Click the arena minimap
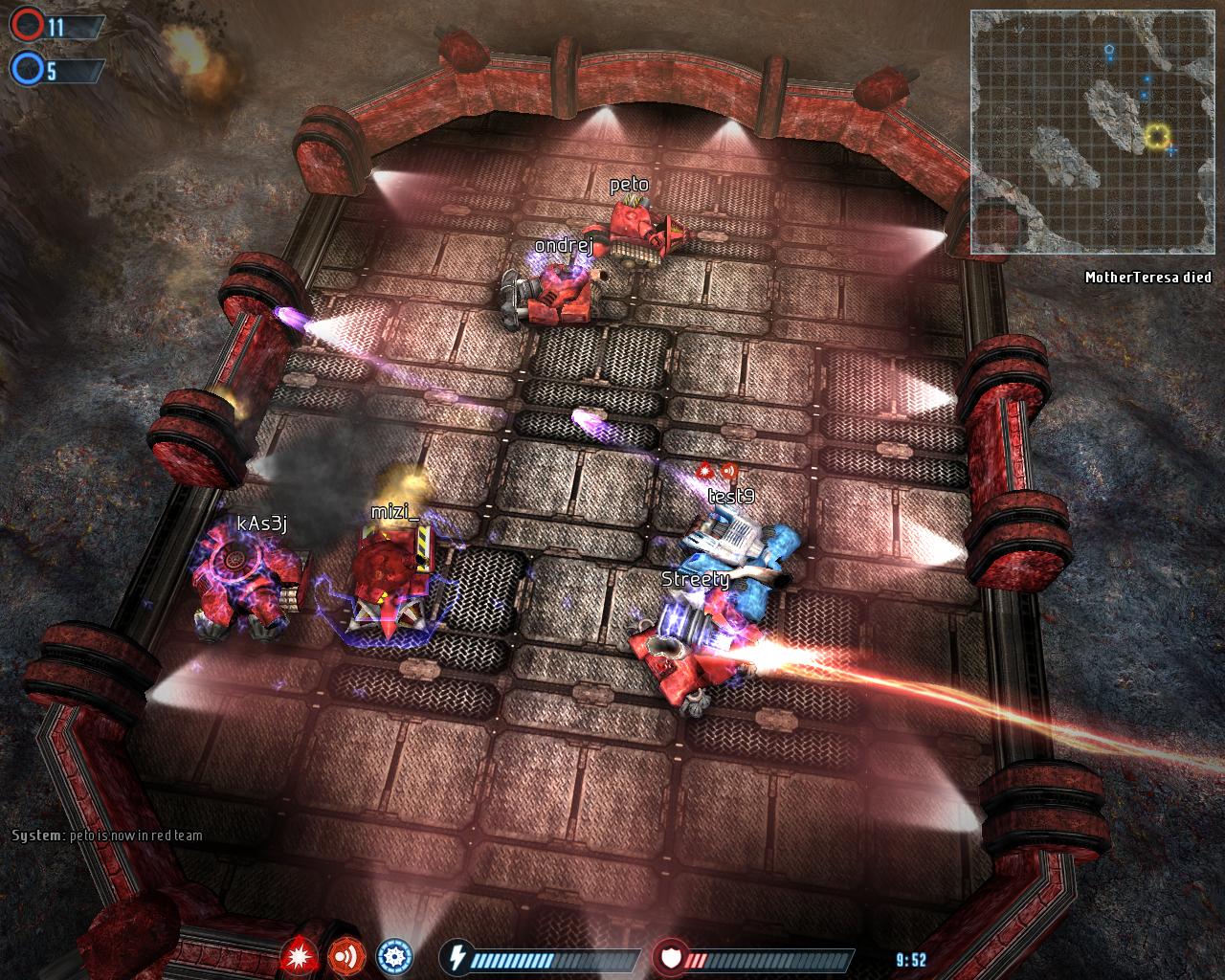Image resolution: width=1225 pixels, height=980 pixels. pyautogui.click(x=1092, y=132)
